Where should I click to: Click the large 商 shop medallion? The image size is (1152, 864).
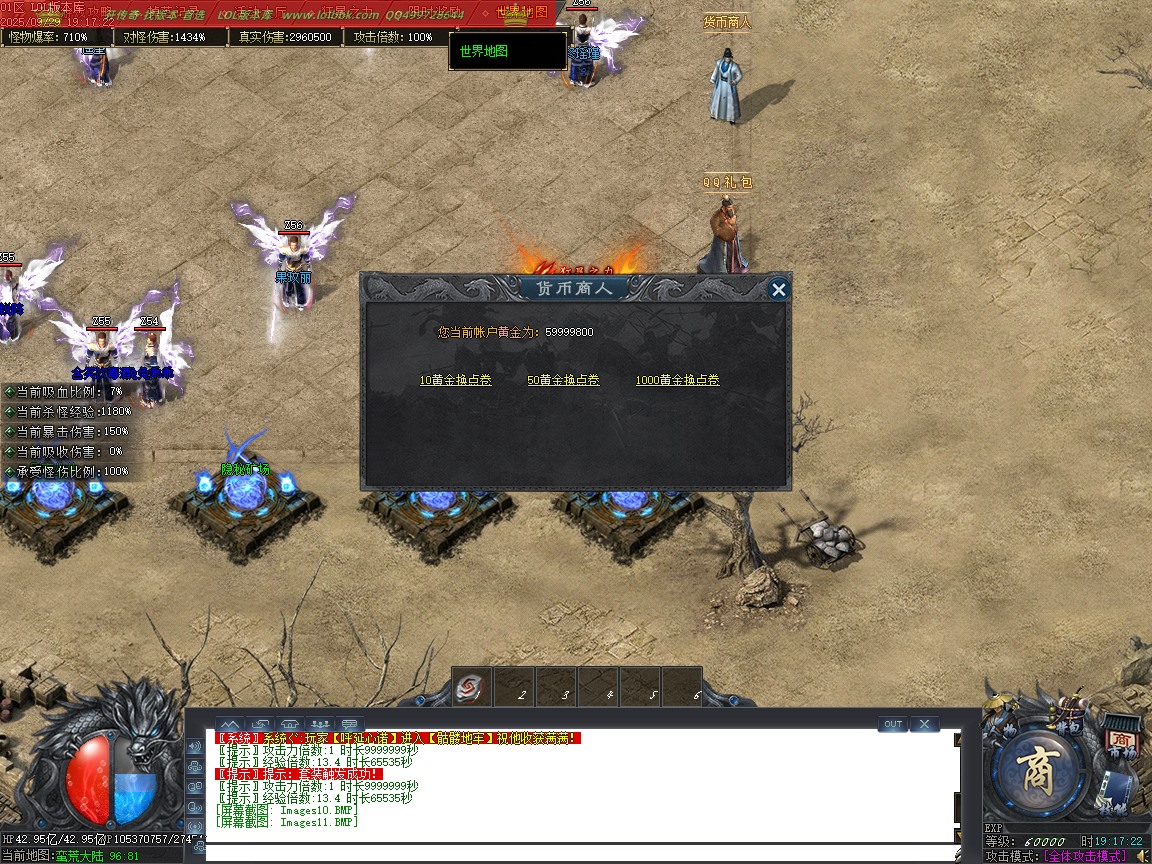click(x=1039, y=773)
